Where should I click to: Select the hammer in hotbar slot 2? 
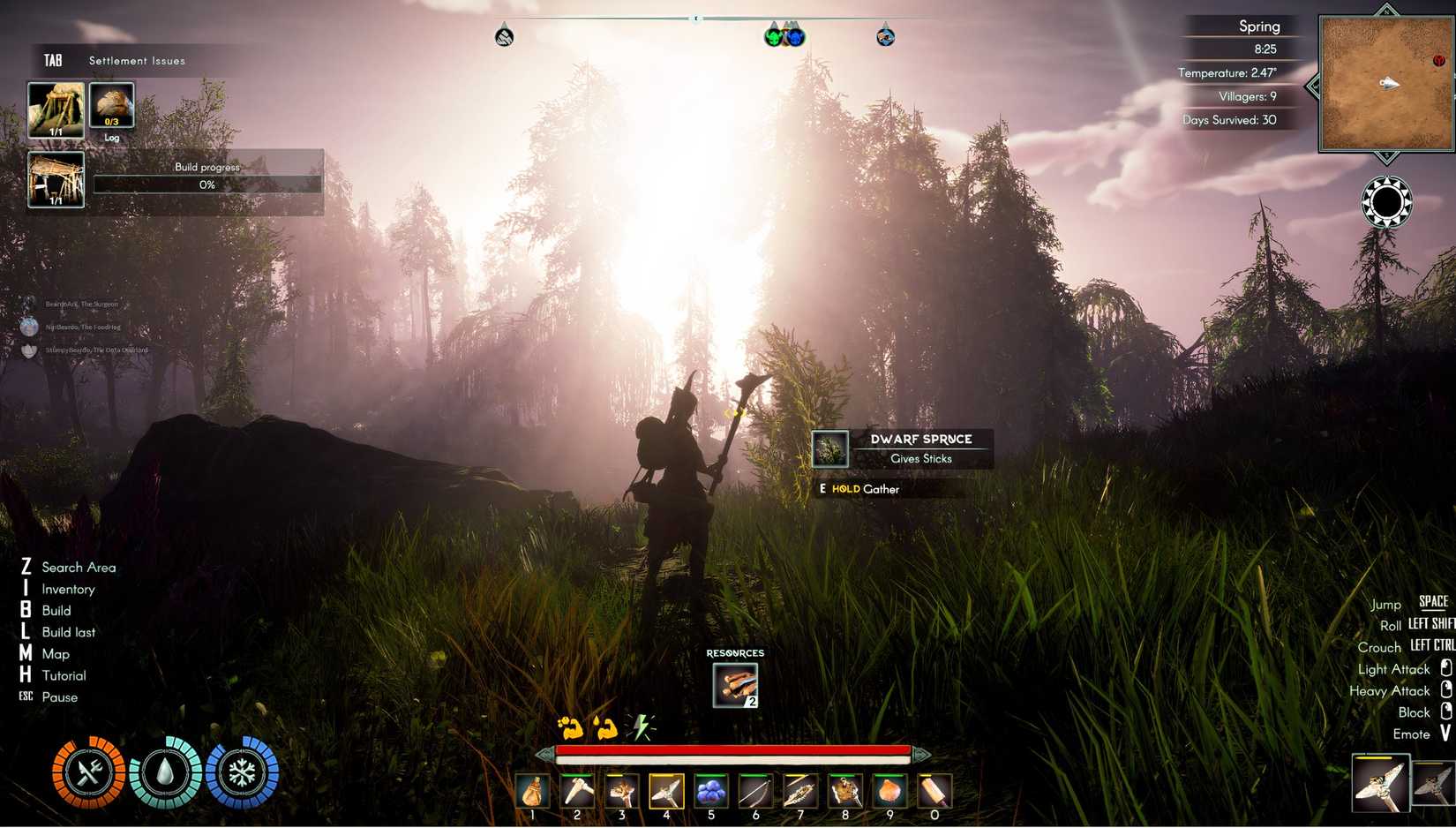point(577,790)
